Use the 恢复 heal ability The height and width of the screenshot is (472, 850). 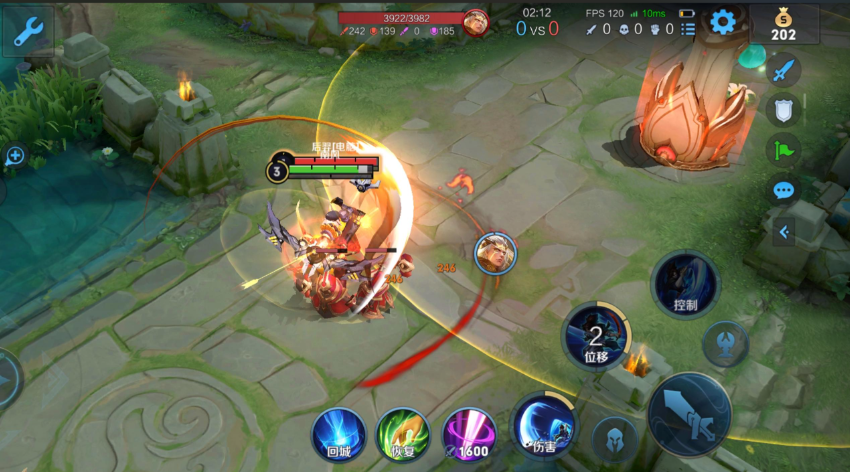click(403, 434)
